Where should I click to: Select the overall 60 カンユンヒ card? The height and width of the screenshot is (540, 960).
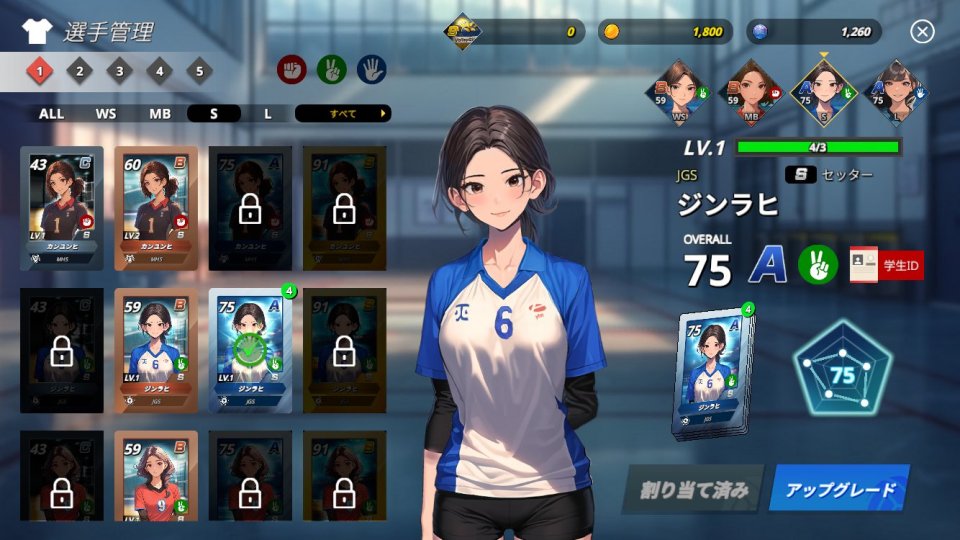point(155,207)
